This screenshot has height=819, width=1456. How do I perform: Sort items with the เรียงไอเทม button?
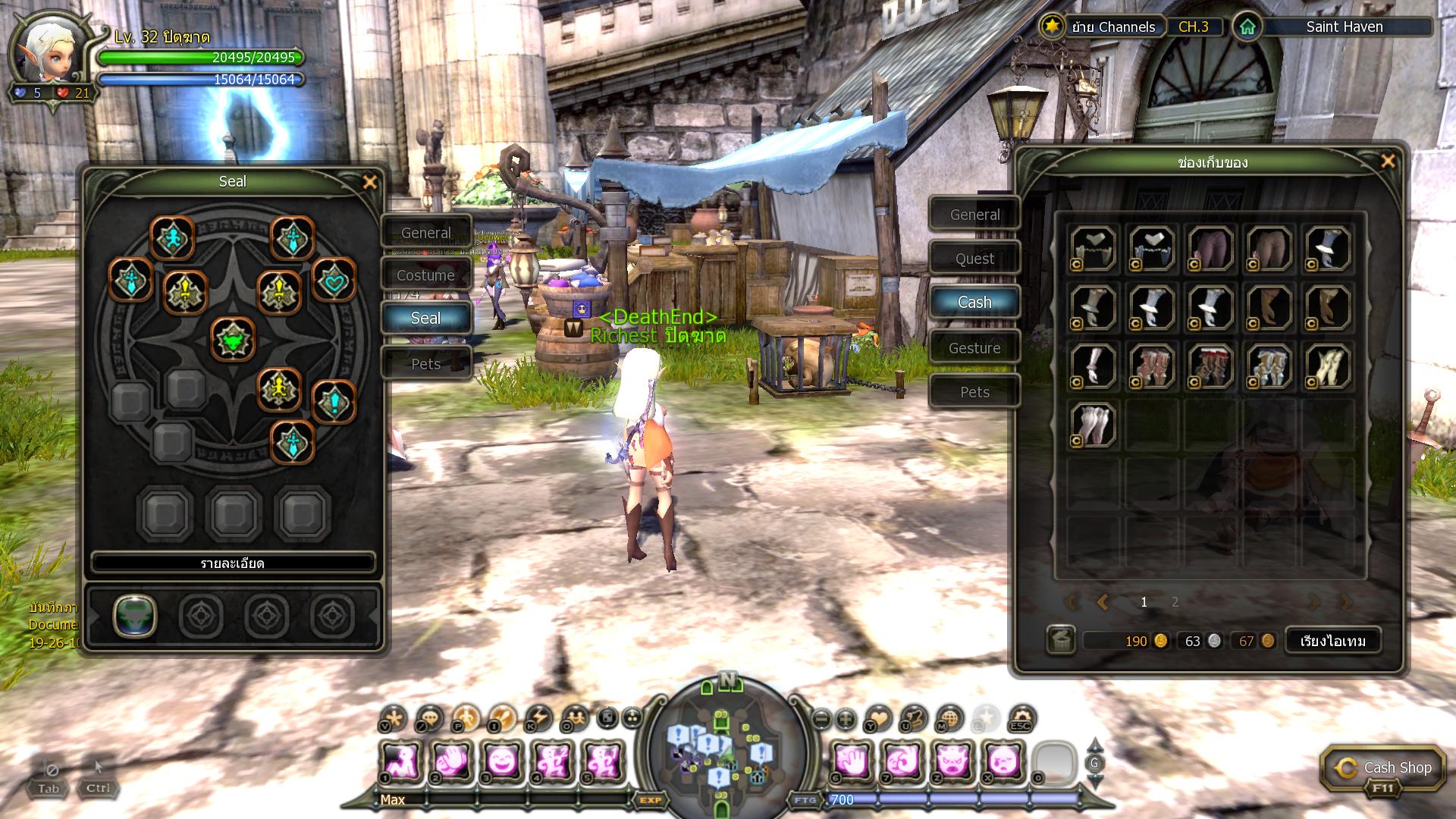coord(1332,641)
